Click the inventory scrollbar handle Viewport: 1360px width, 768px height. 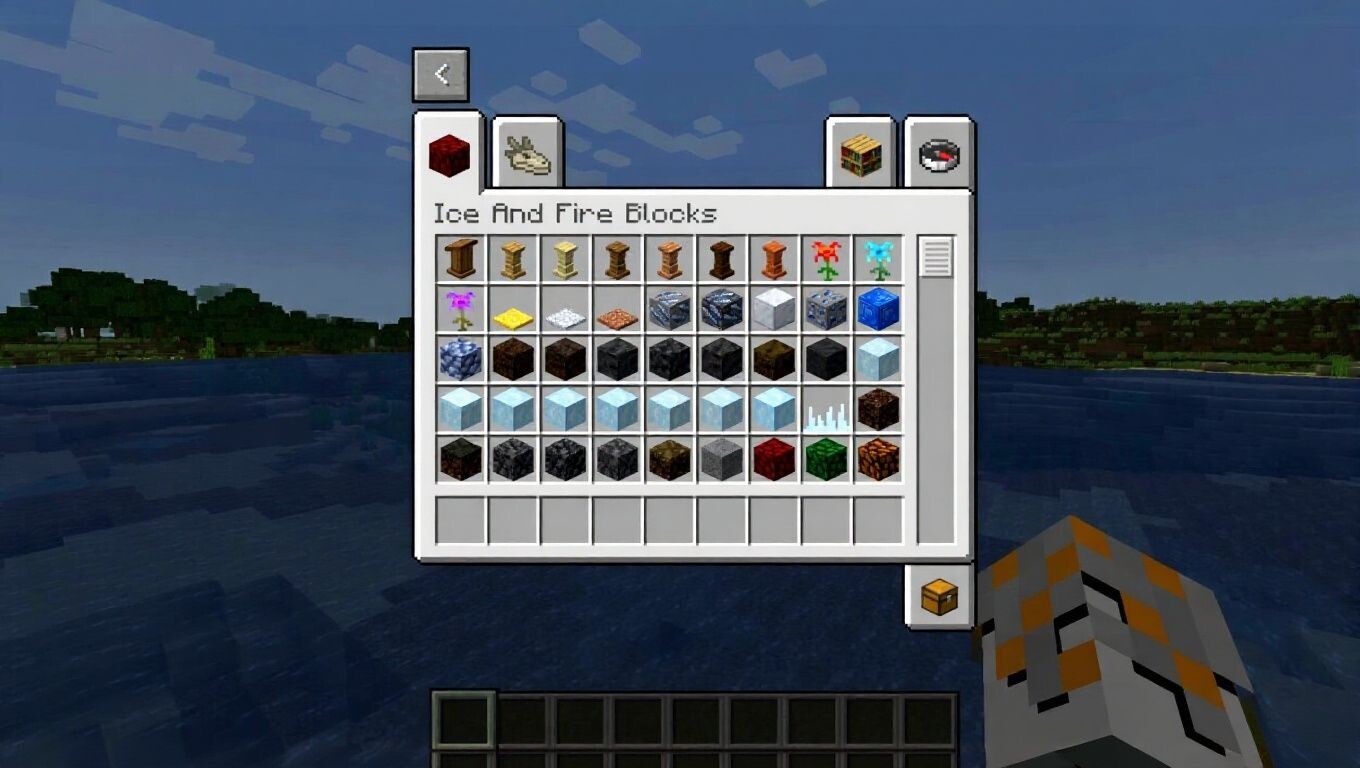click(x=937, y=258)
